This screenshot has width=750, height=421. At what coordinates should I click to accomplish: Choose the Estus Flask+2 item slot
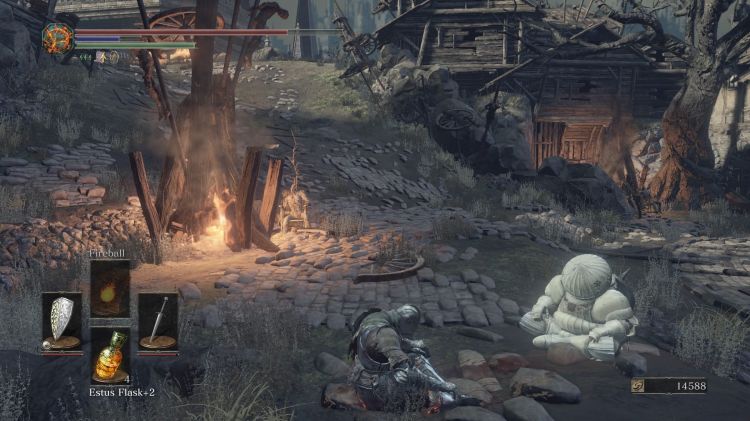(x=110, y=356)
